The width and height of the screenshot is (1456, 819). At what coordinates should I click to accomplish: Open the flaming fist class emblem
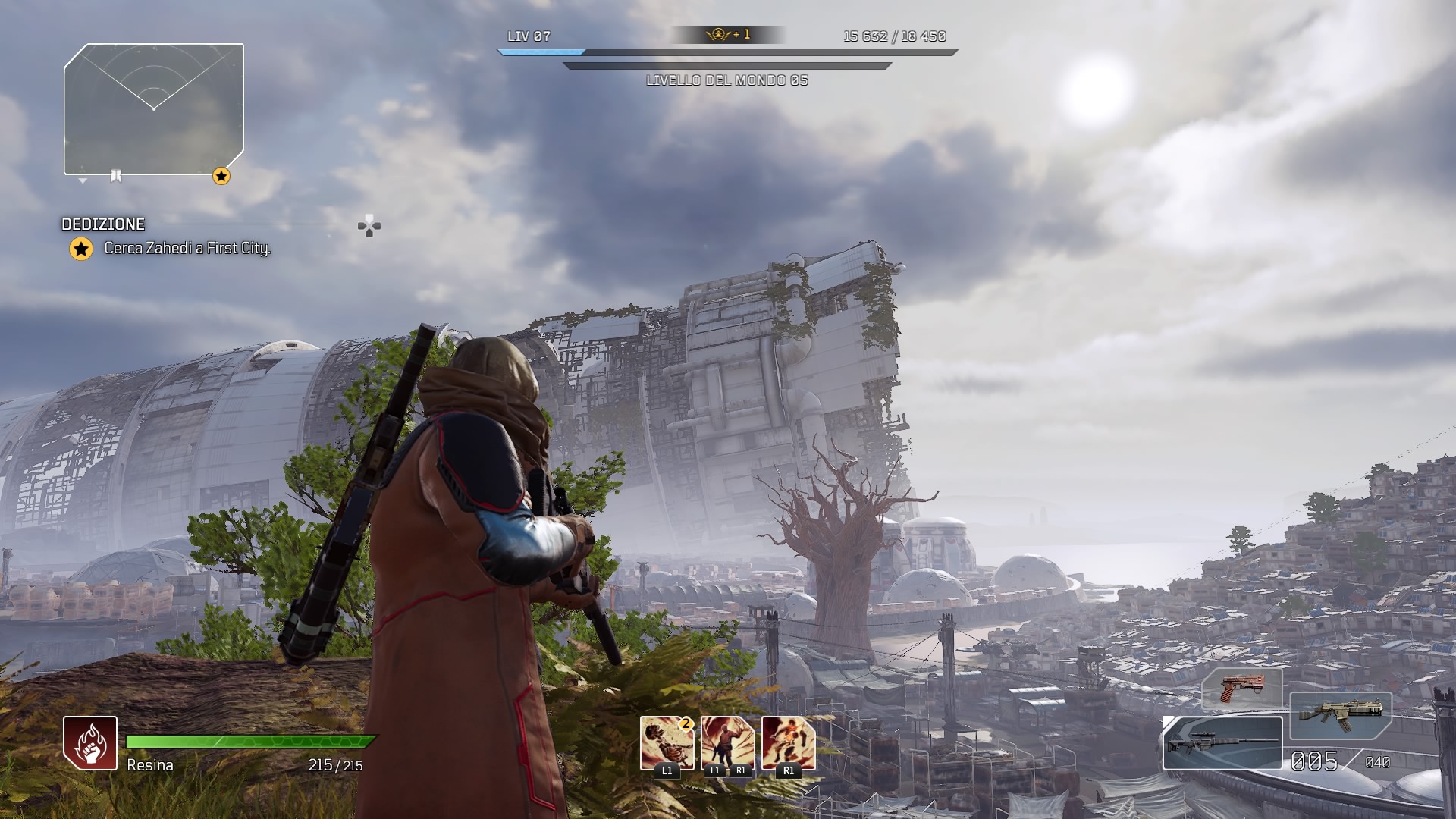coord(90,743)
